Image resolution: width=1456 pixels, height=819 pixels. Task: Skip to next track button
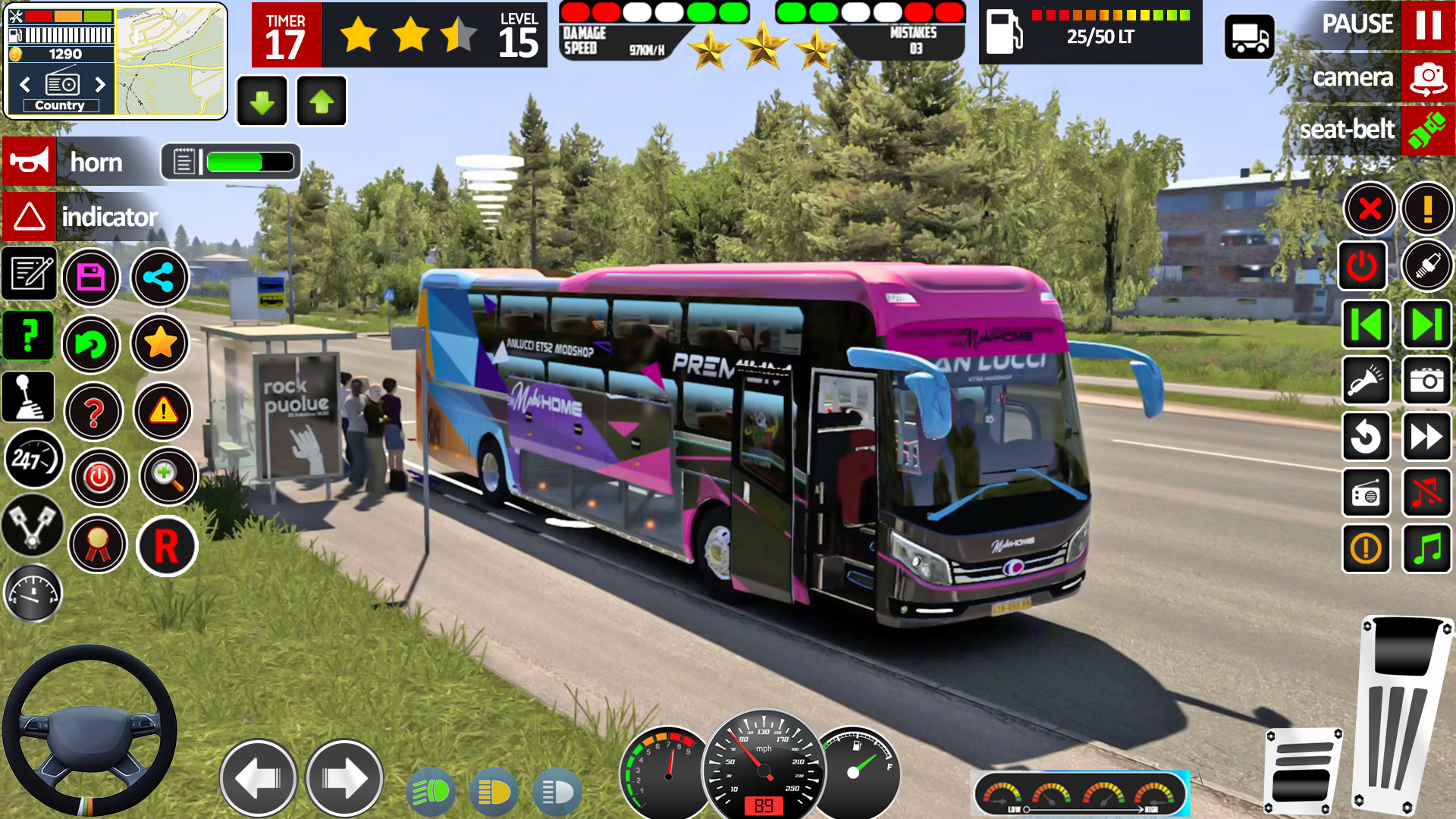click(1426, 325)
